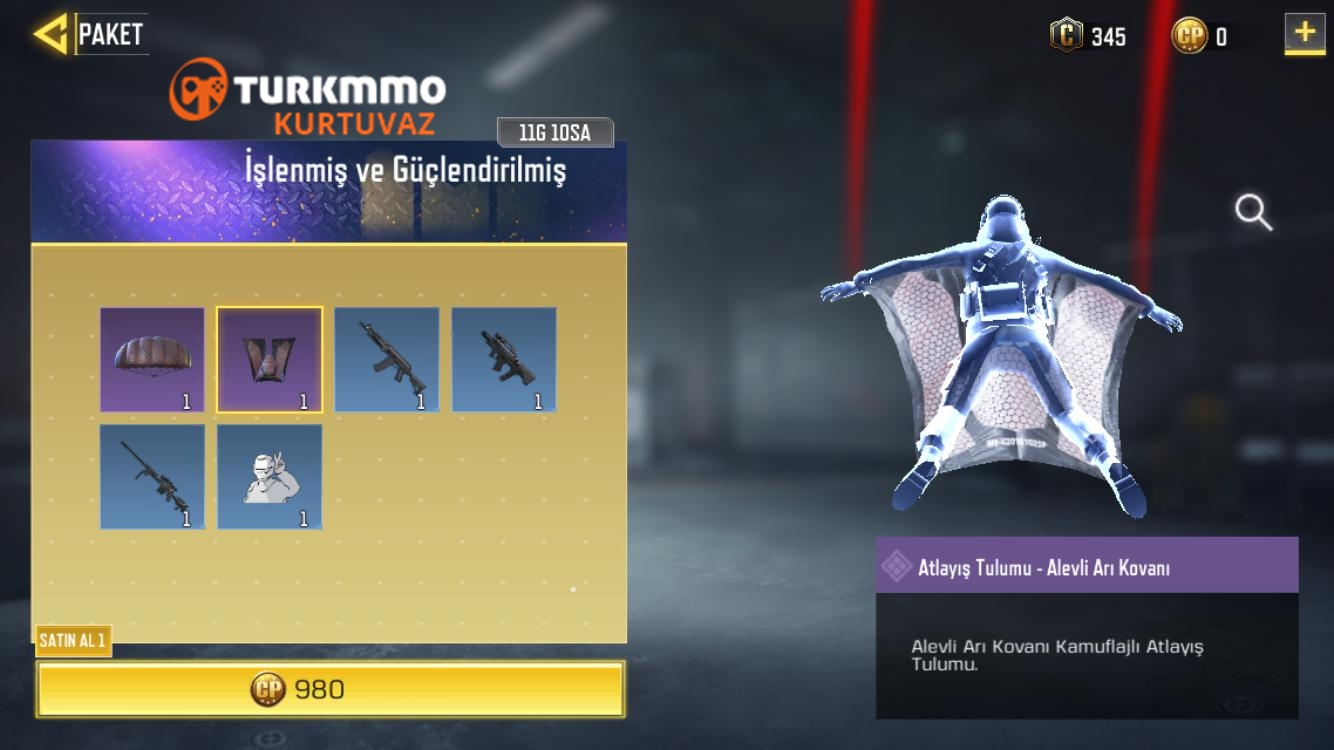Add more CP with the plus button

click(1304, 34)
